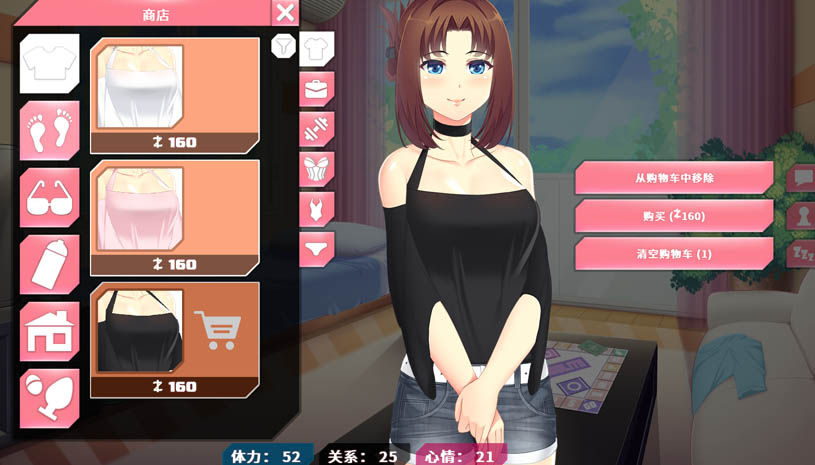Buy the cart with 购买 (160)

coord(674,216)
